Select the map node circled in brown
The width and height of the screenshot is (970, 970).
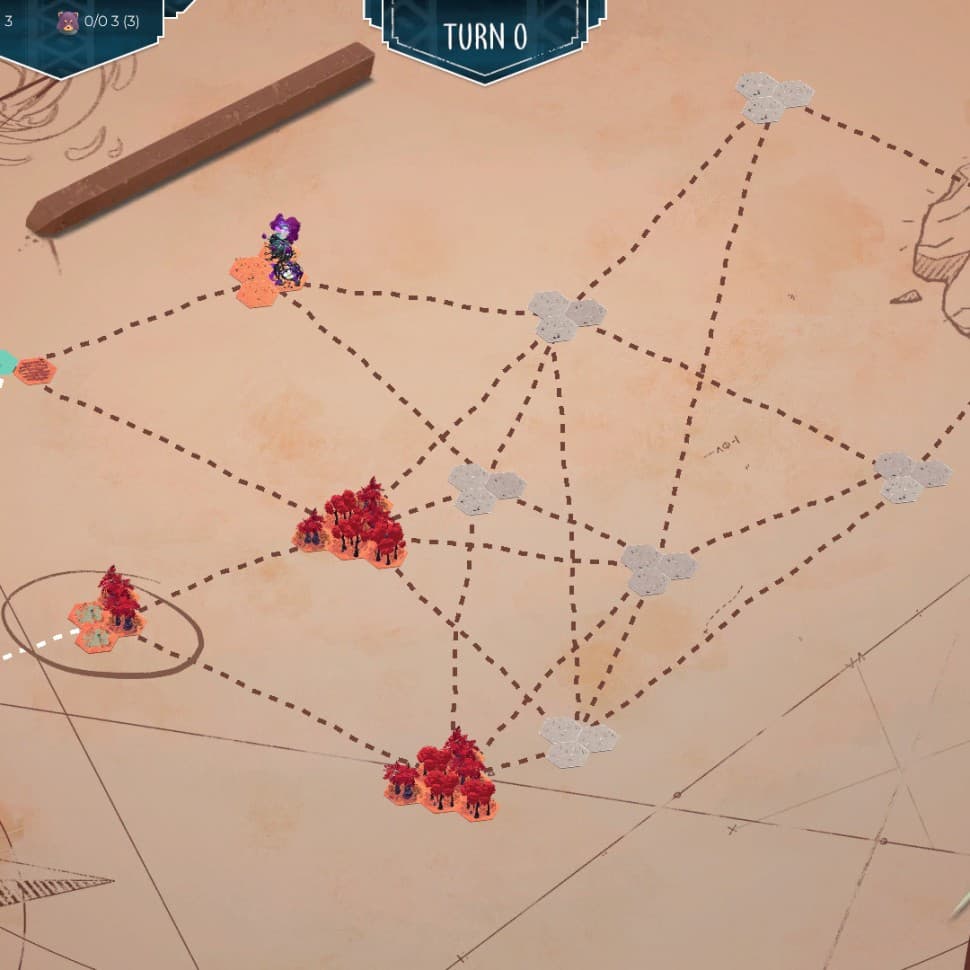pyautogui.click(x=106, y=620)
